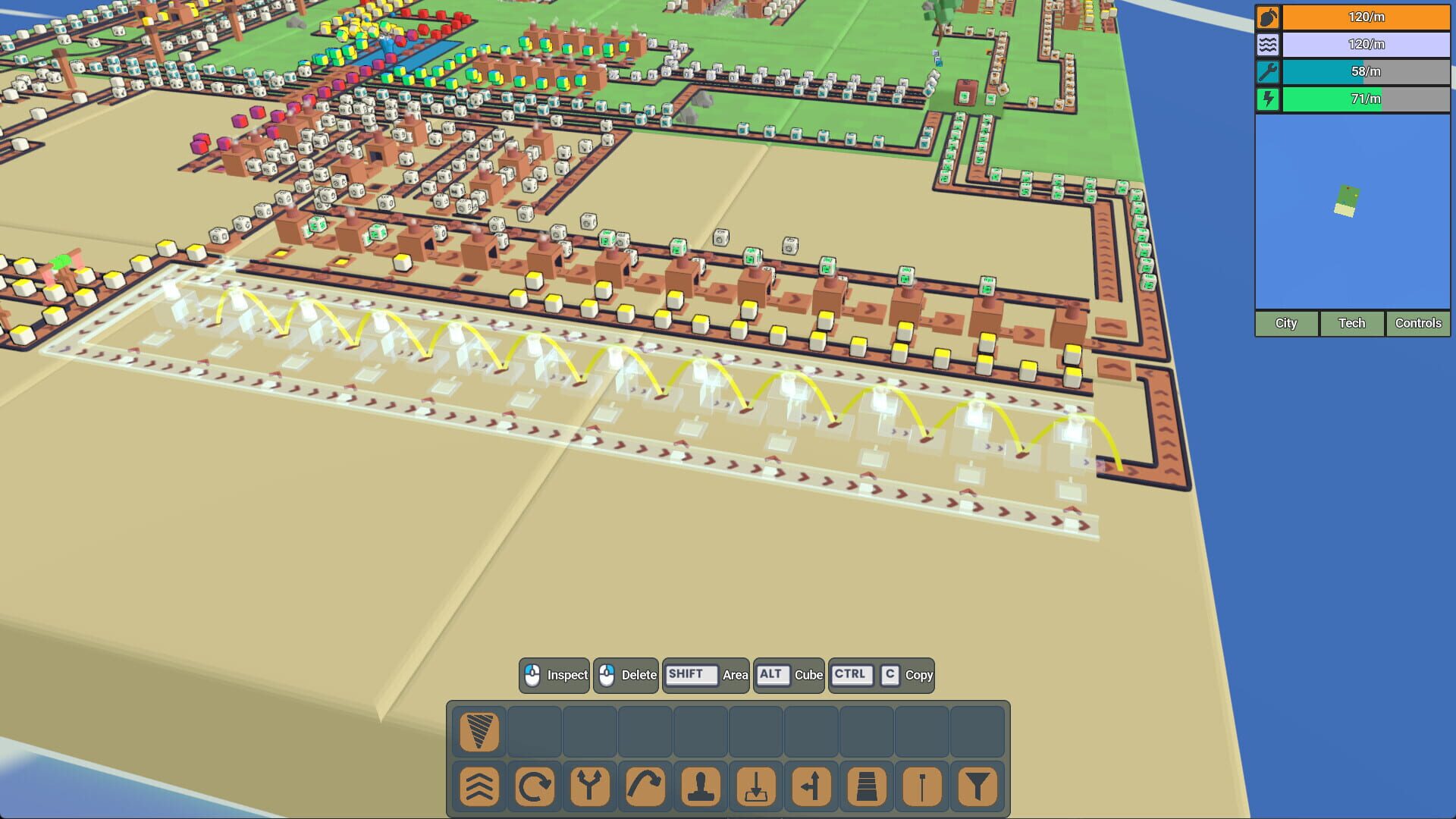Image resolution: width=1456 pixels, height=819 pixels.
Task: Click the orange mango production progress bar
Action: (1365, 17)
